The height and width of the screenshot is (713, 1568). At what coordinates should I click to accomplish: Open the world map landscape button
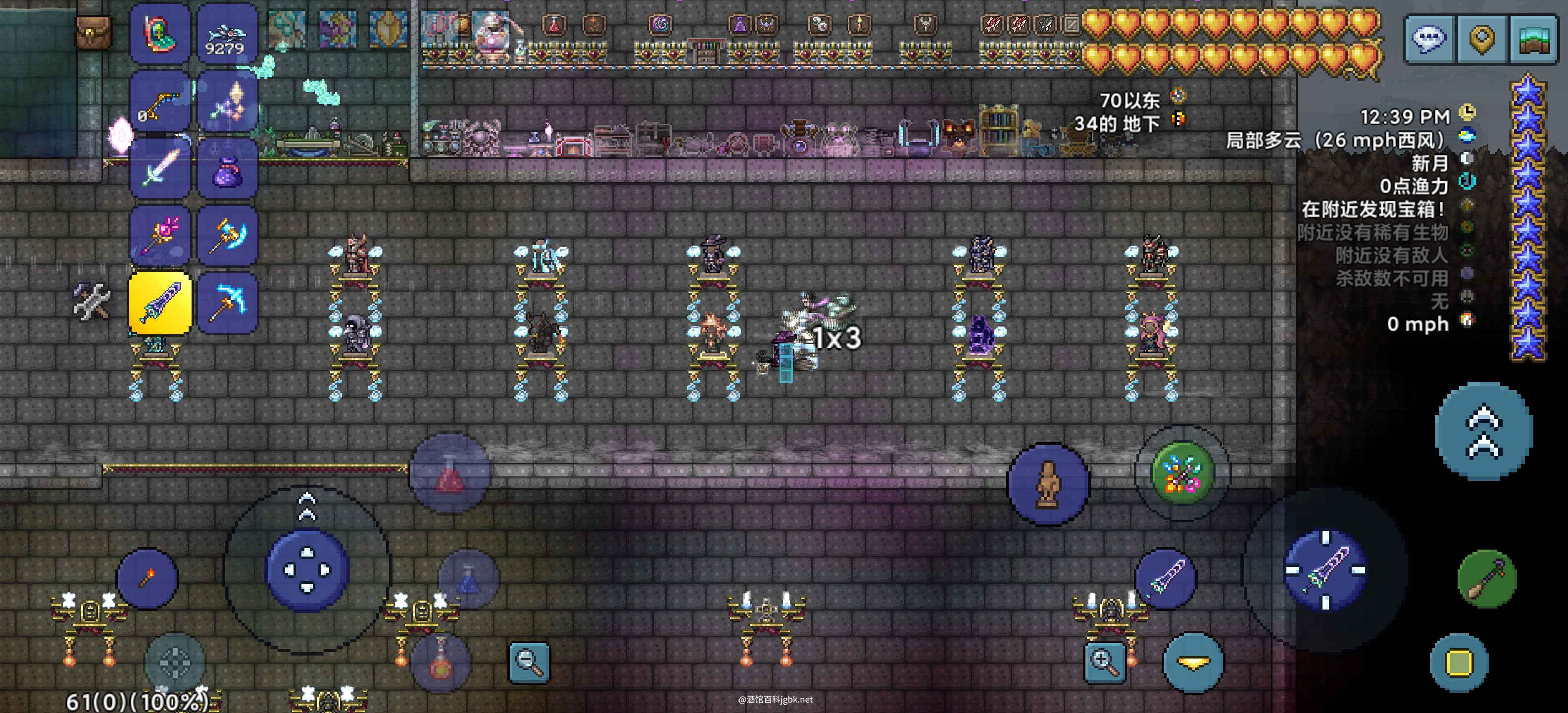(1534, 38)
